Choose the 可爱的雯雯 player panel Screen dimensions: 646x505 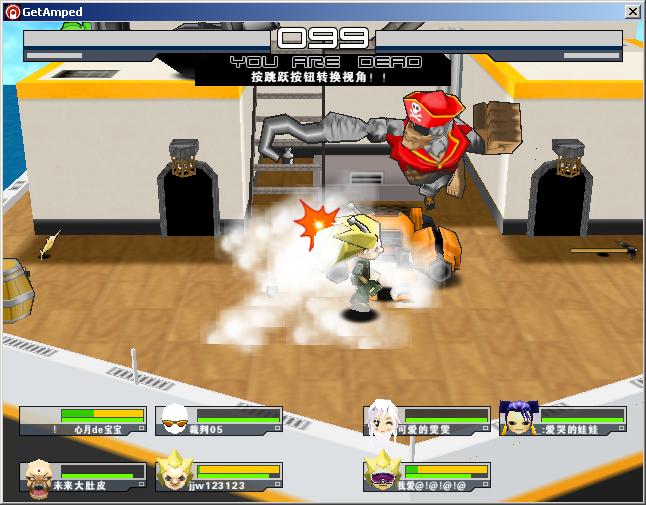pos(426,421)
